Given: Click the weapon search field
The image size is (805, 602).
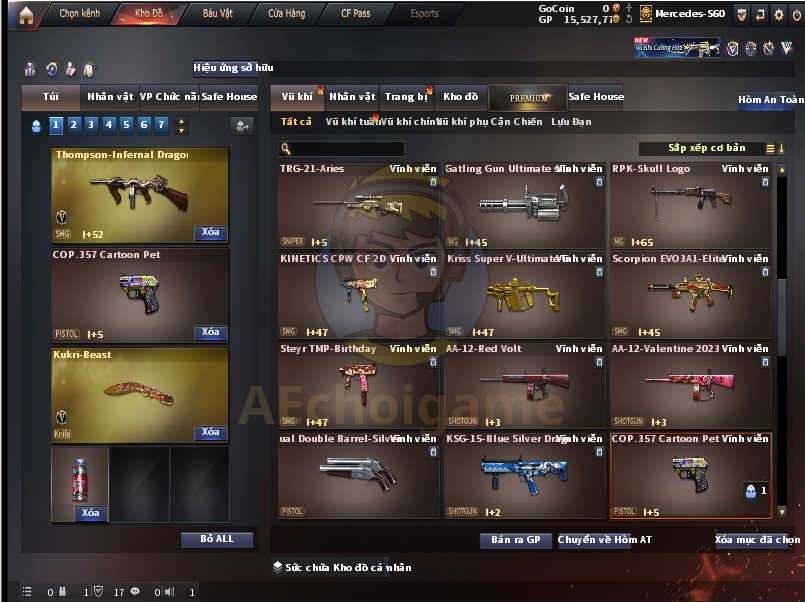Looking at the screenshot, I should coord(342,149).
